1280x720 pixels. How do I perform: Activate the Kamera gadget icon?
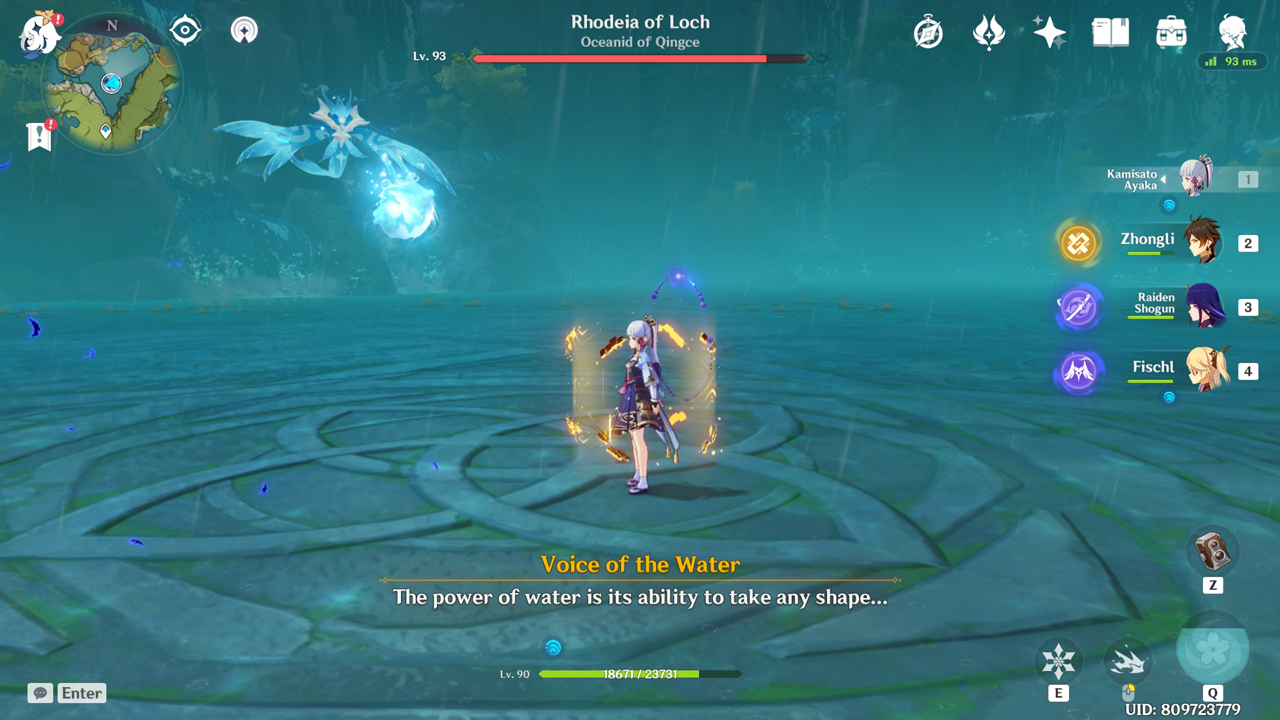coord(1212,551)
